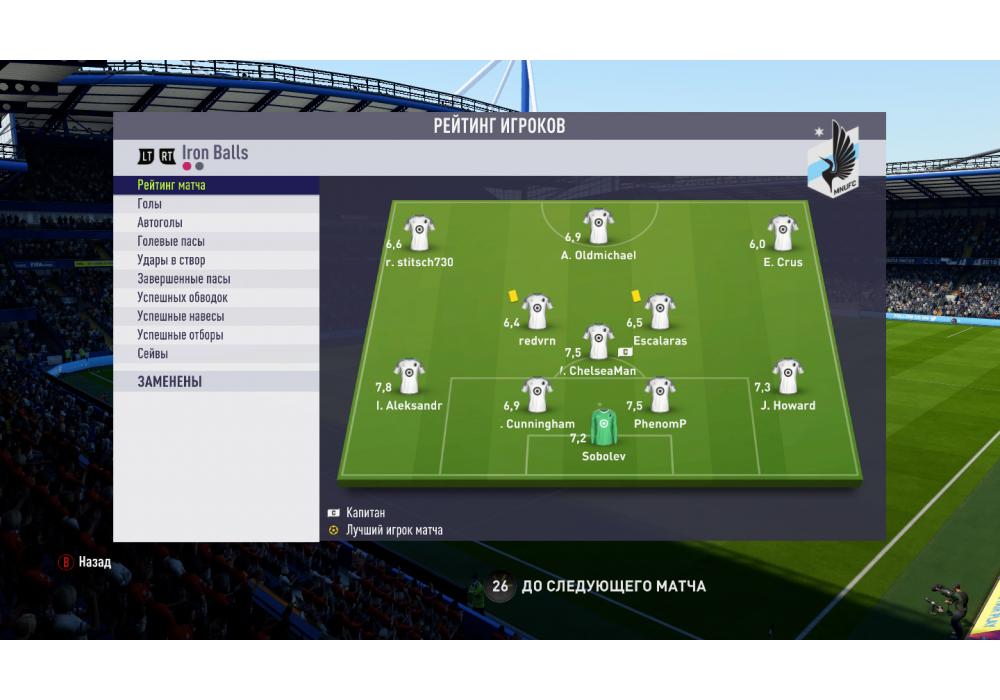This screenshot has width=1000, height=700.
Task: Select A. Oldmichael on the formation
Action: tap(599, 227)
